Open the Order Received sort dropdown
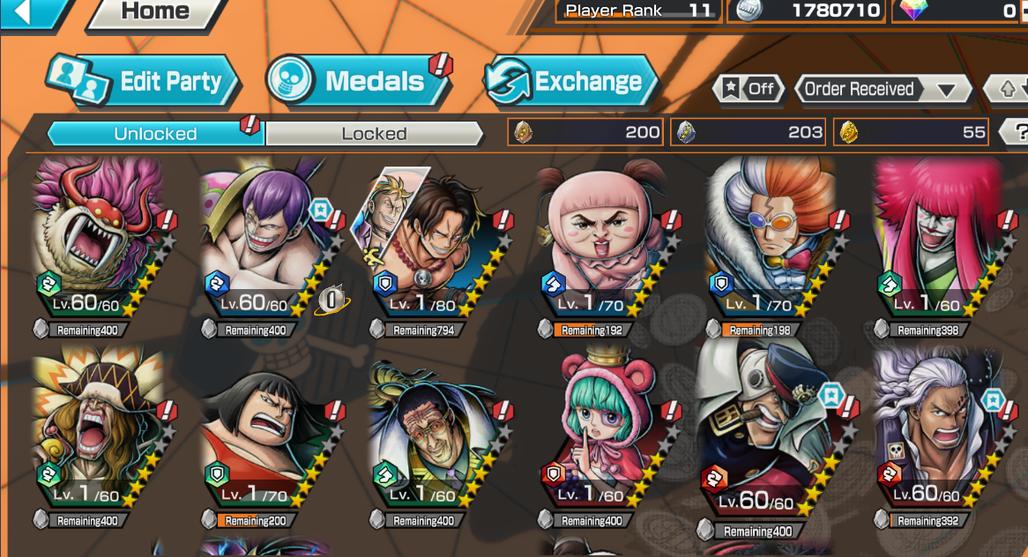Image resolution: width=1028 pixels, height=557 pixels. [882, 89]
